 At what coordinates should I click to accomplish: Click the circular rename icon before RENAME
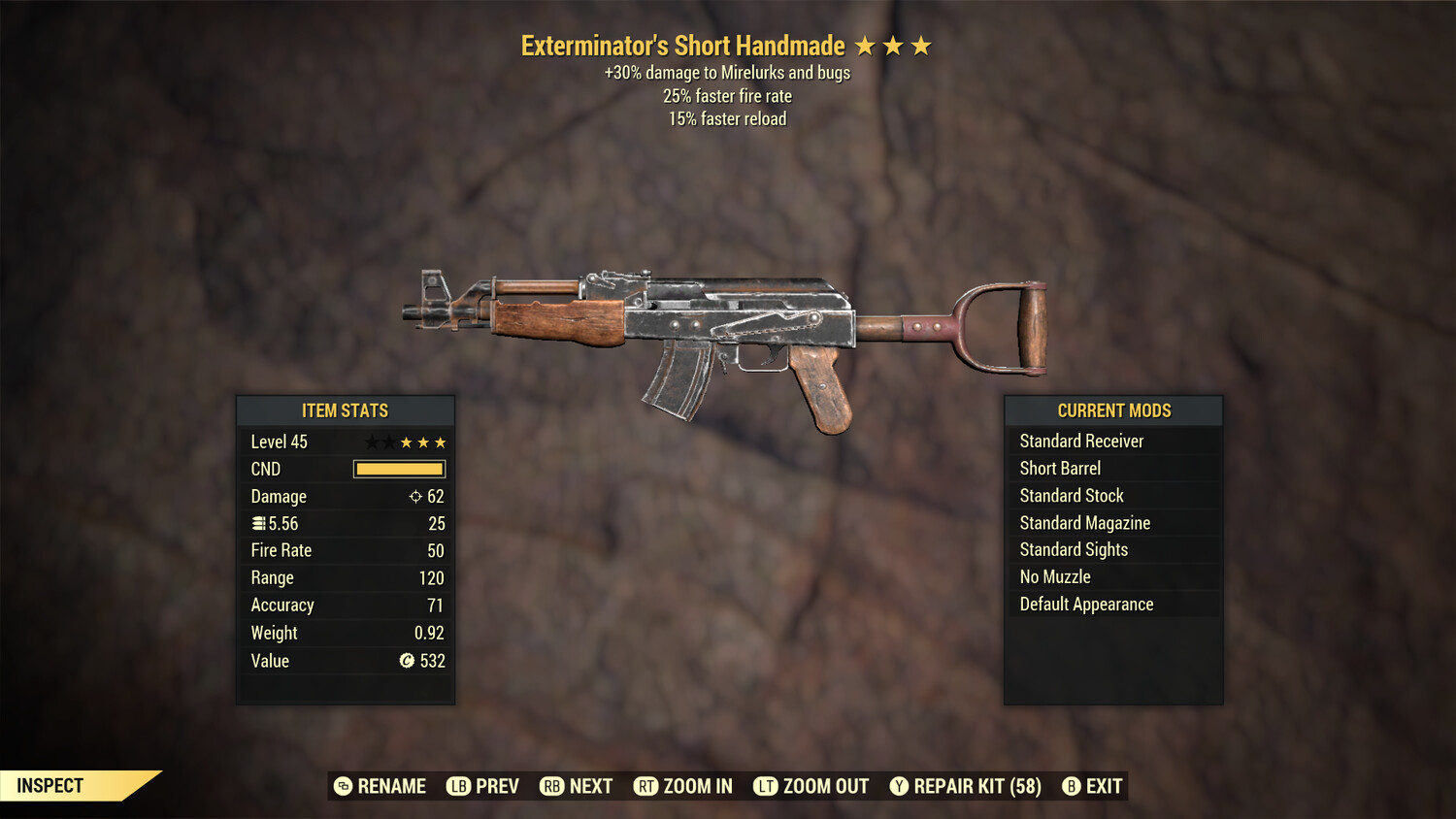342,786
